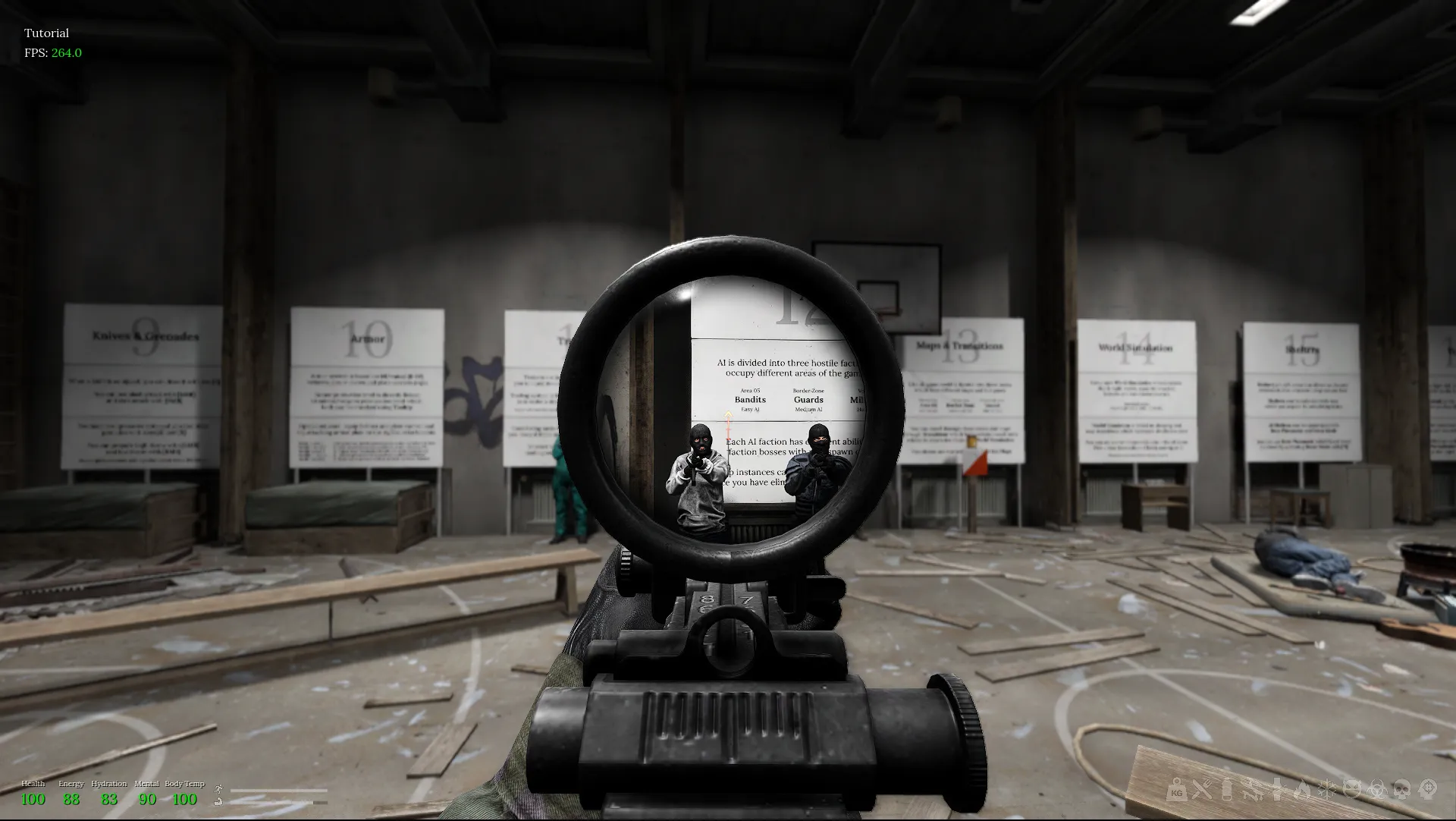Click the fire burning status icon
Viewport: 1456px width, 821px height.
tap(1303, 791)
